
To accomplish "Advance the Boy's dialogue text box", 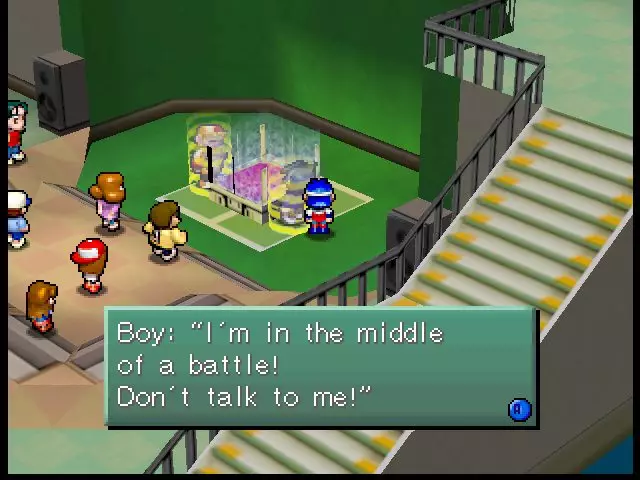I will pyautogui.click(x=519, y=409).
